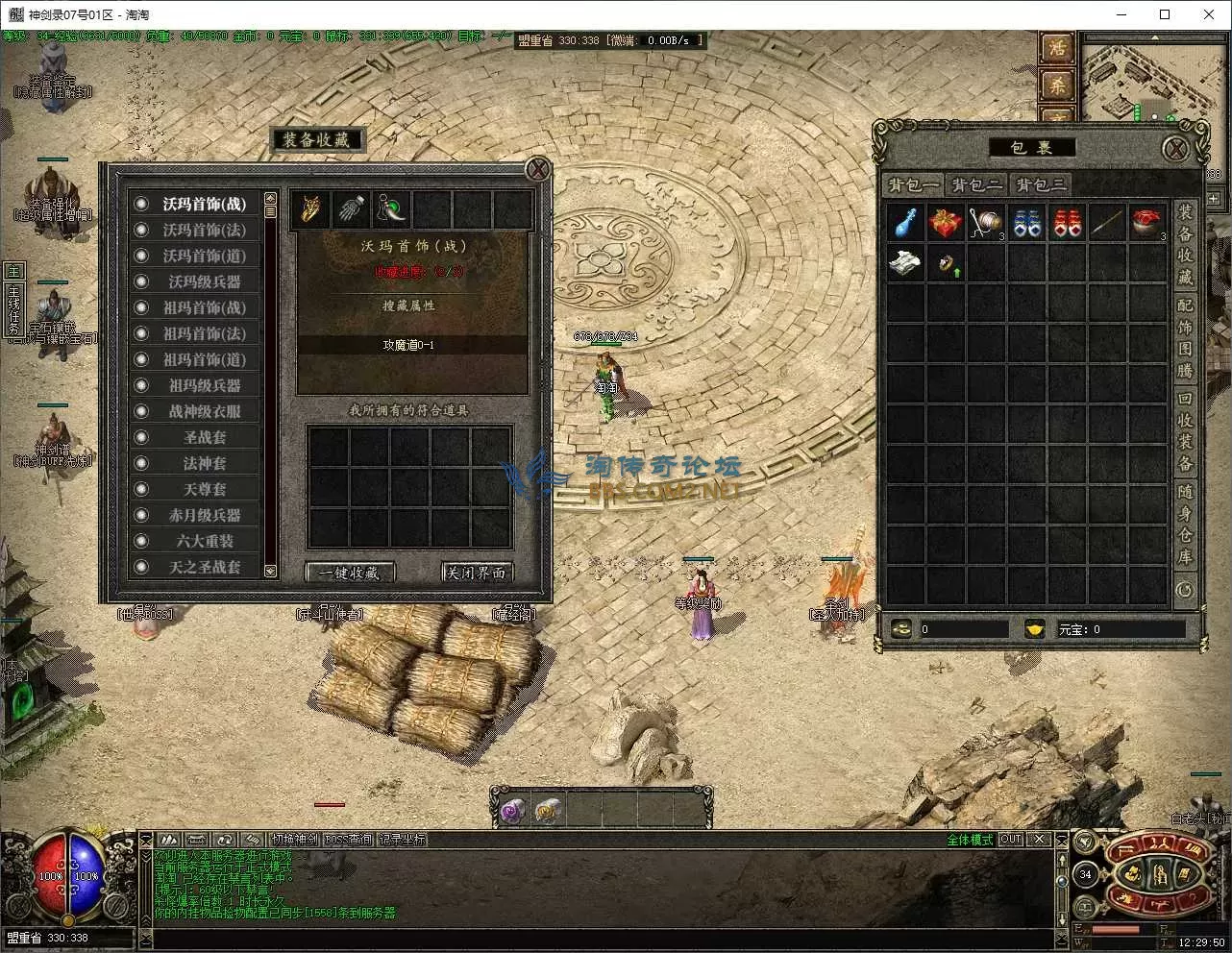1232x953 pixels.
Task: Select the 战神级衣服 collection entry
Action: pyautogui.click(x=204, y=411)
